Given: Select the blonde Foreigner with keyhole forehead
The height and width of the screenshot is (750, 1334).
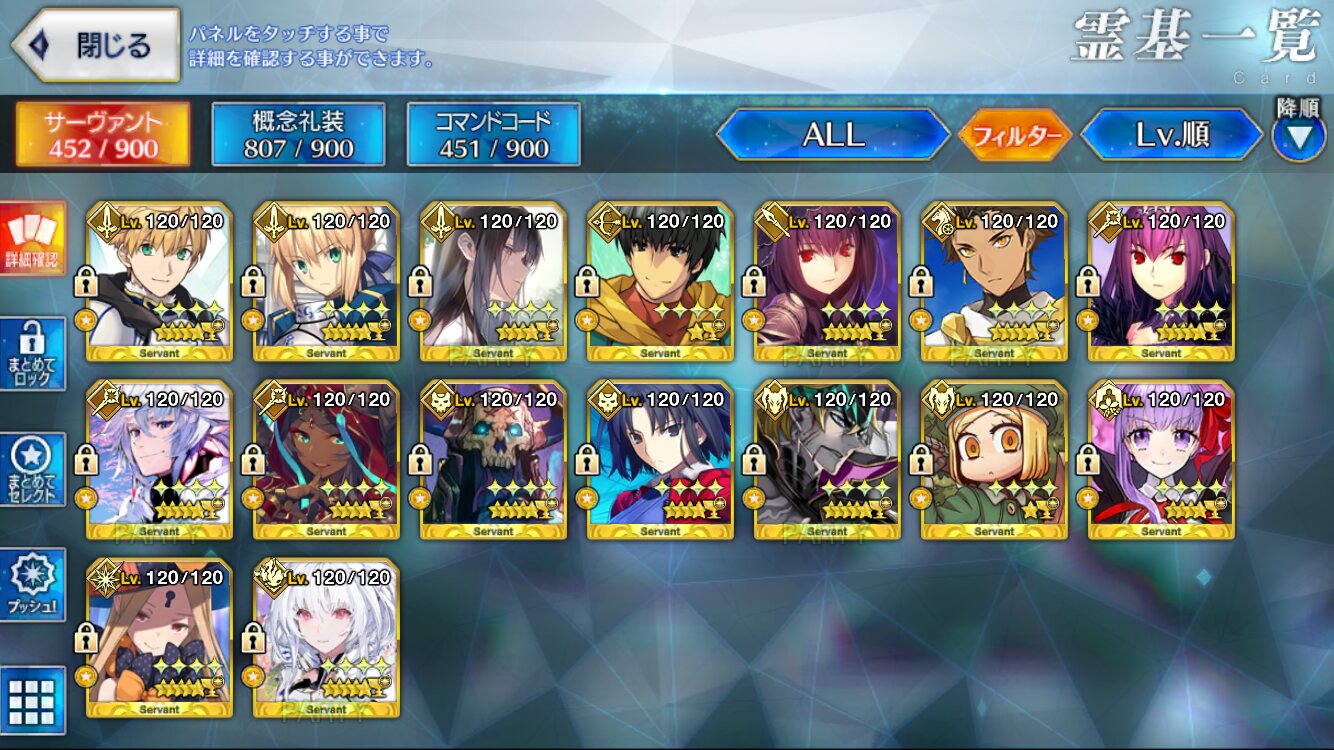Looking at the screenshot, I should (x=159, y=638).
